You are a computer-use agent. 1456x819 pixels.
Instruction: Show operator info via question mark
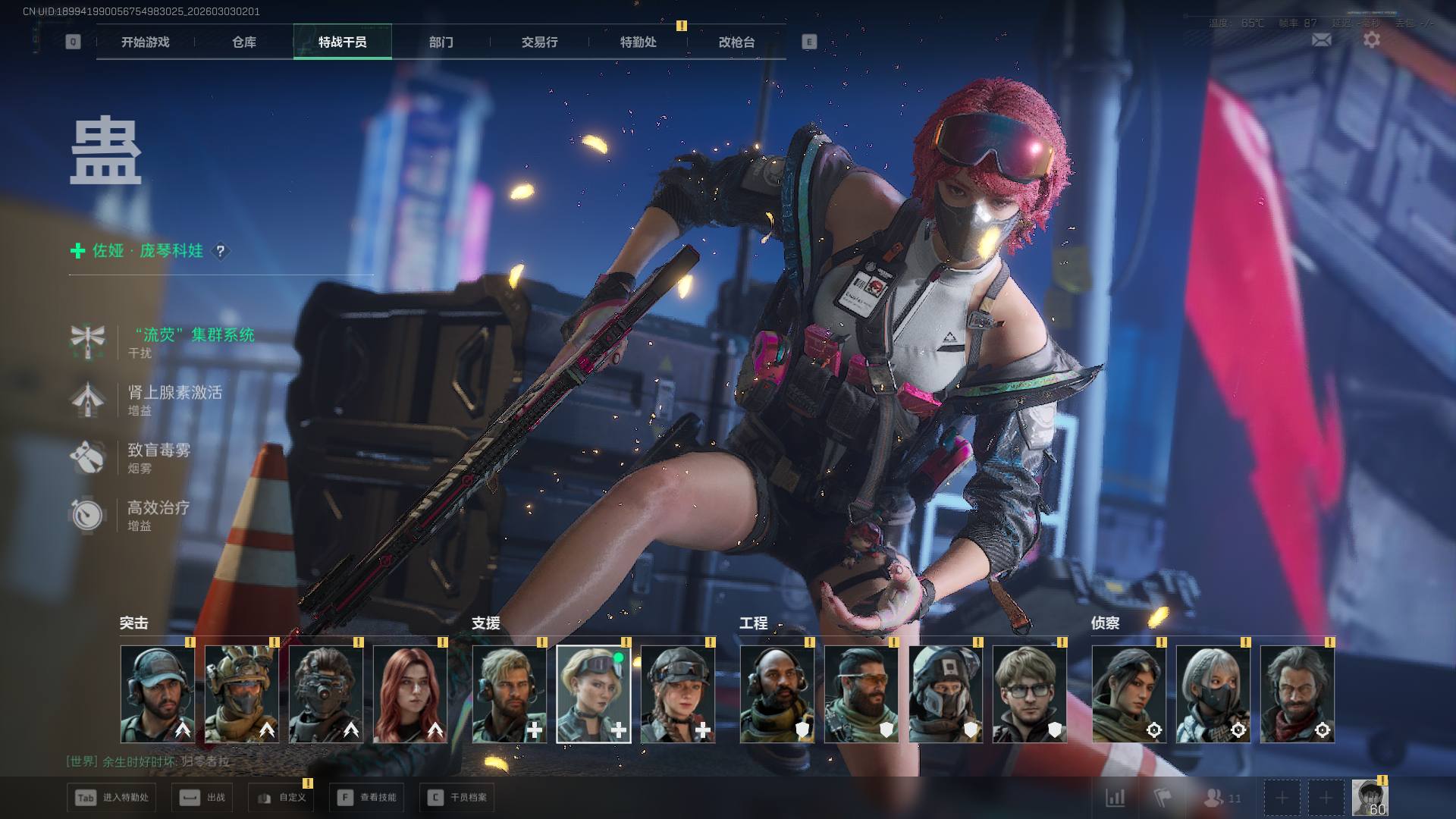[221, 251]
